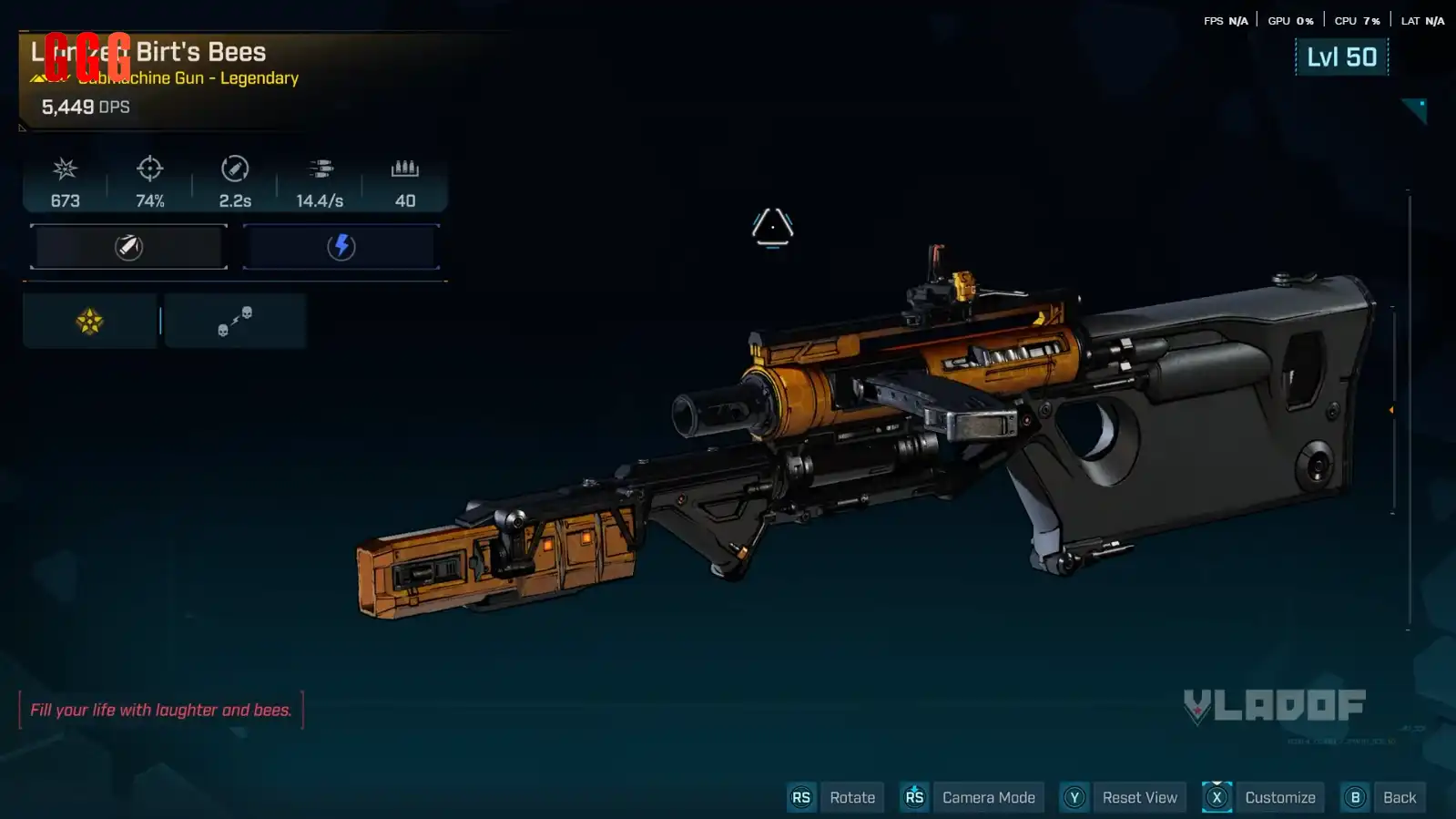Open the legendary star perk icon
The image size is (1456, 819).
click(x=89, y=321)
